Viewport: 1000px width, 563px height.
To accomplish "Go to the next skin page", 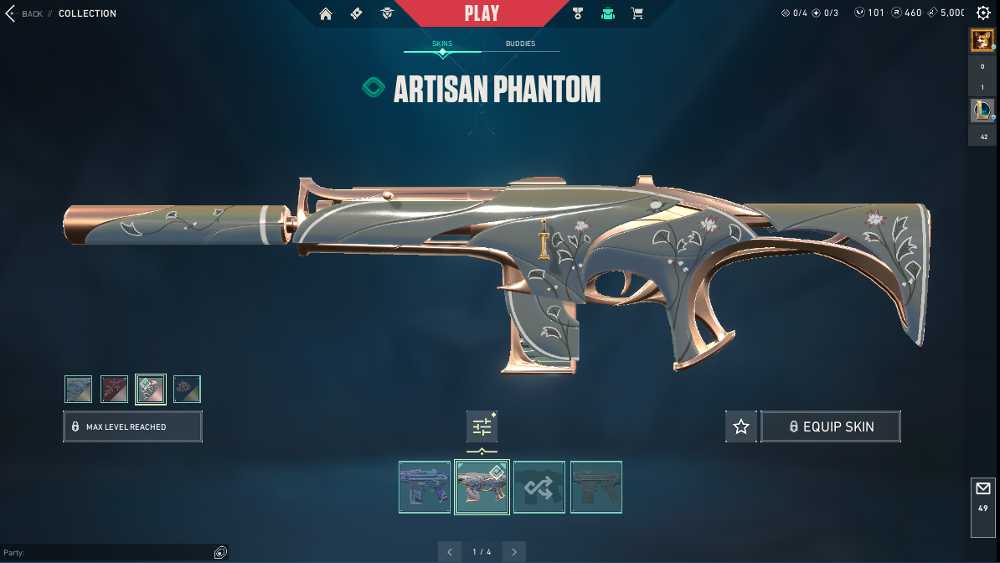I will click(x=514, y=552).
